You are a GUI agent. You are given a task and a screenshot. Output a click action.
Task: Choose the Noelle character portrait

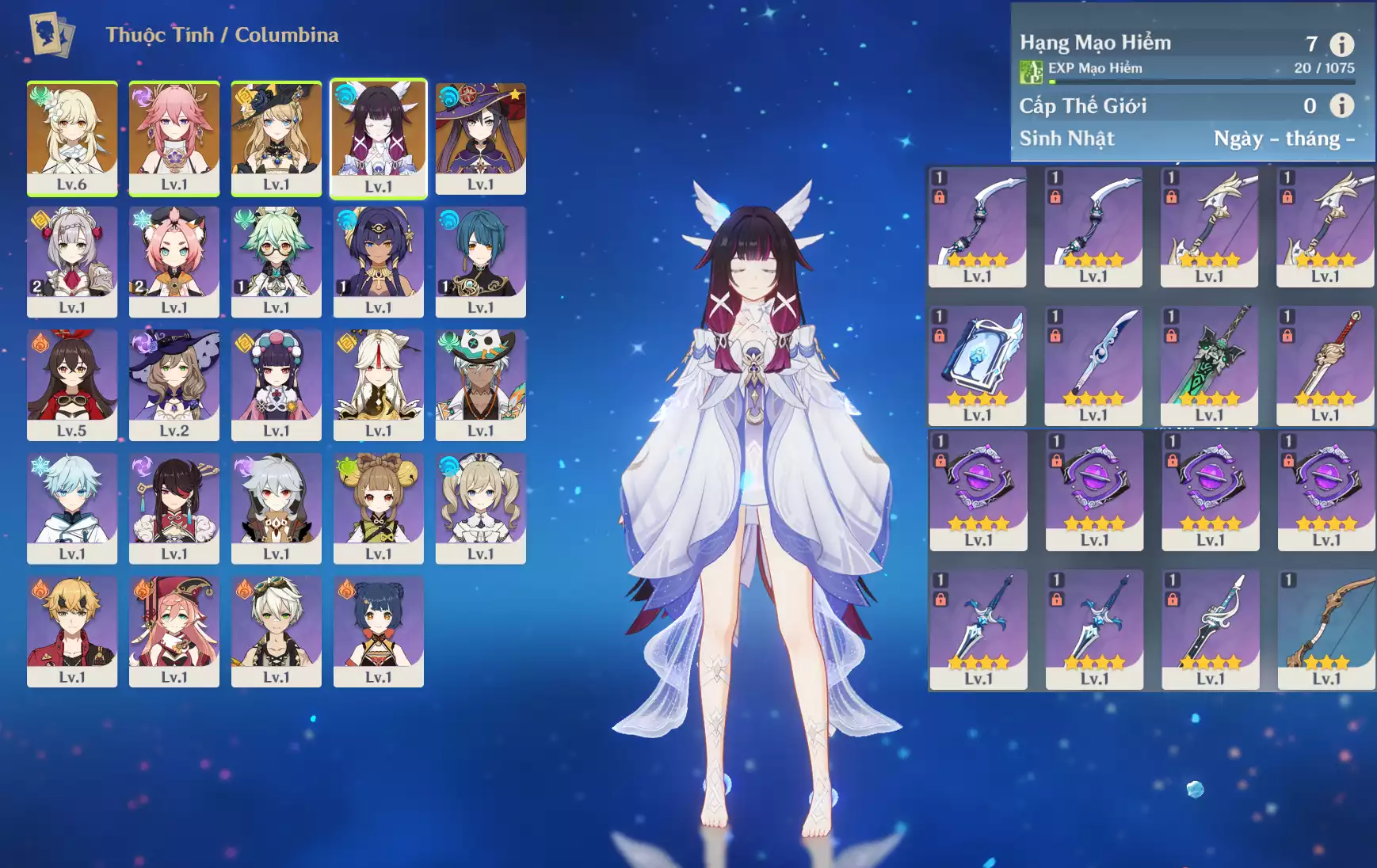[72, 261]
